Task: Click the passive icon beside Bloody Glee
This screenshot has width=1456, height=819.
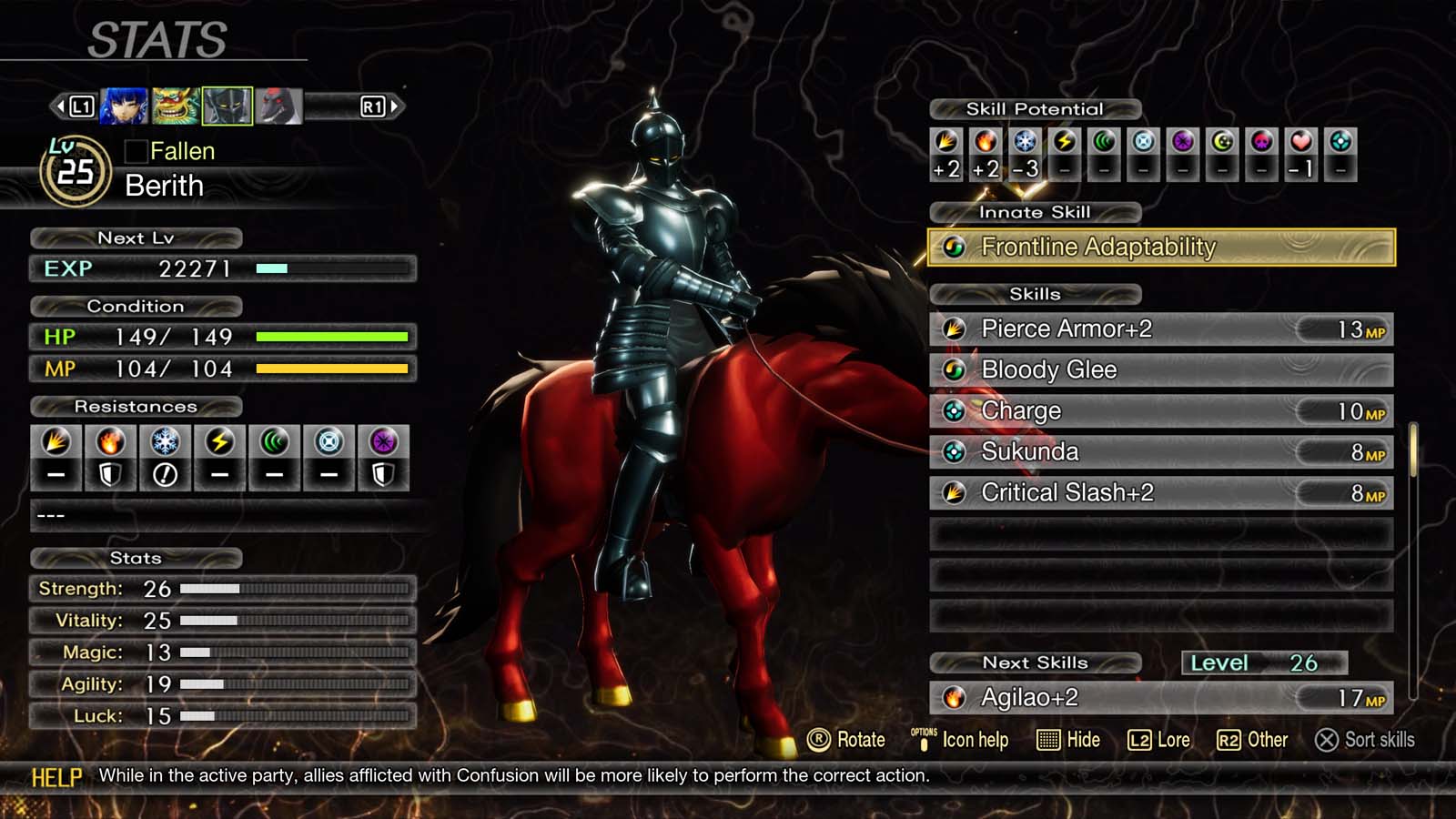Action: (954, 370)
